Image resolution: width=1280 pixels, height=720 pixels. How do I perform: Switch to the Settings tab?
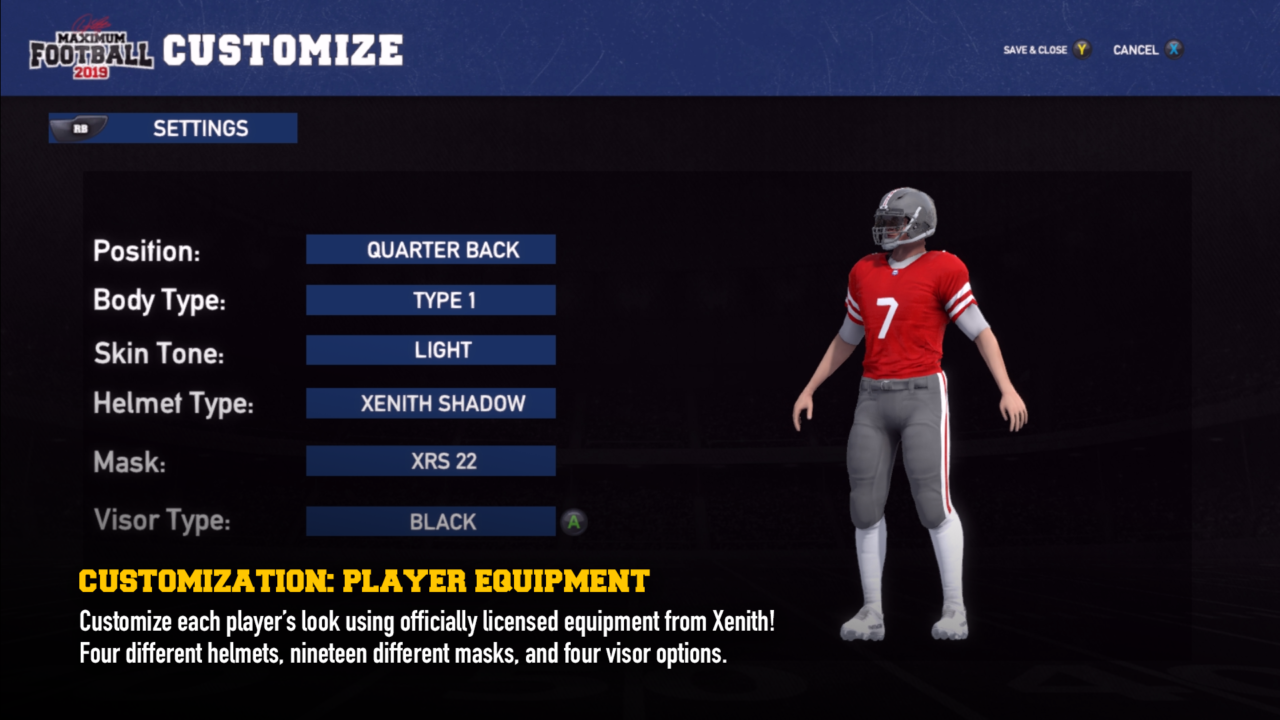(x=201, y=127)
